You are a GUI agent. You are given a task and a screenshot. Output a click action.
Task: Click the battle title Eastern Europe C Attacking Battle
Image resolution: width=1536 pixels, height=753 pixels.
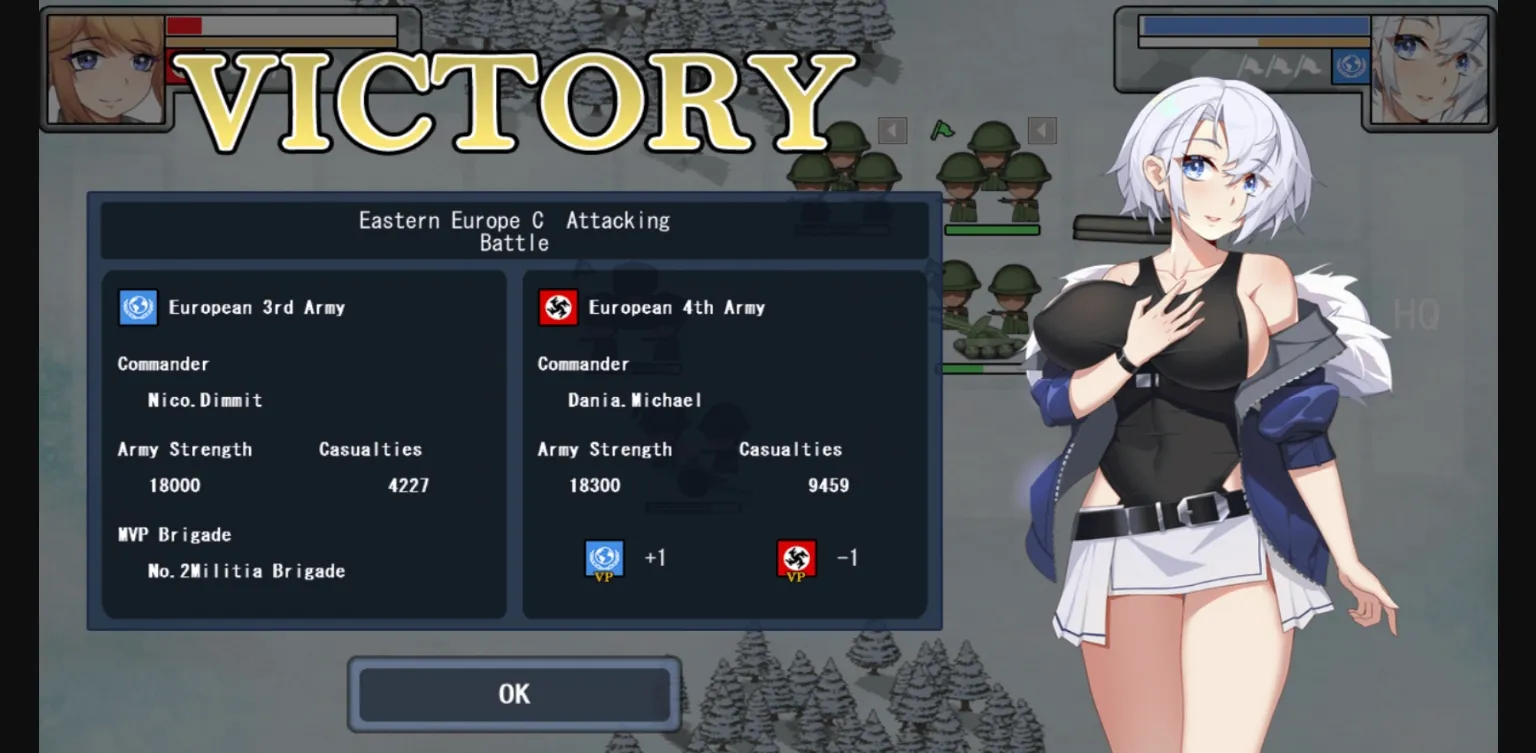tap(514, 231)
